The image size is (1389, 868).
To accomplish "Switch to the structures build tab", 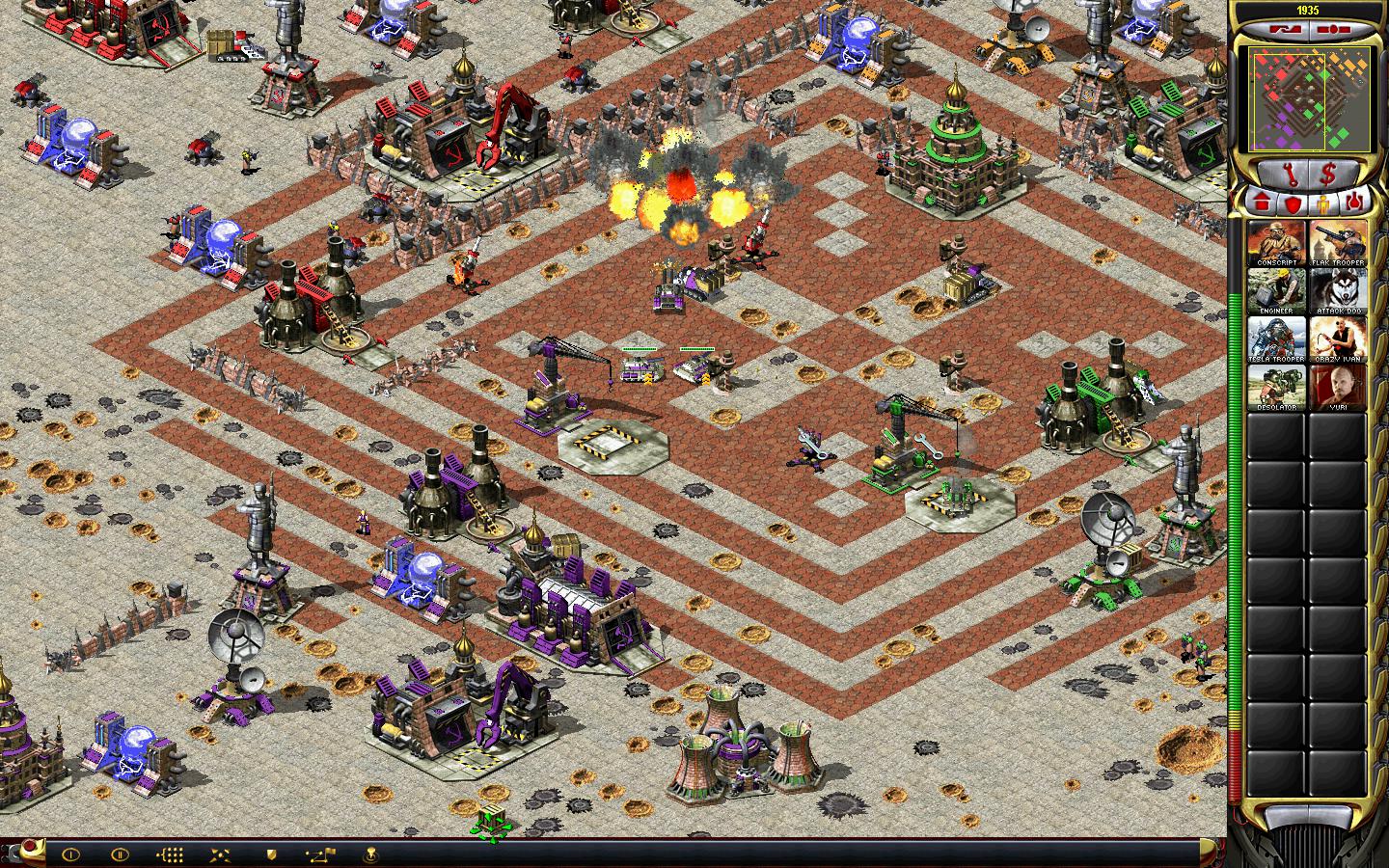I will 1262,202.
